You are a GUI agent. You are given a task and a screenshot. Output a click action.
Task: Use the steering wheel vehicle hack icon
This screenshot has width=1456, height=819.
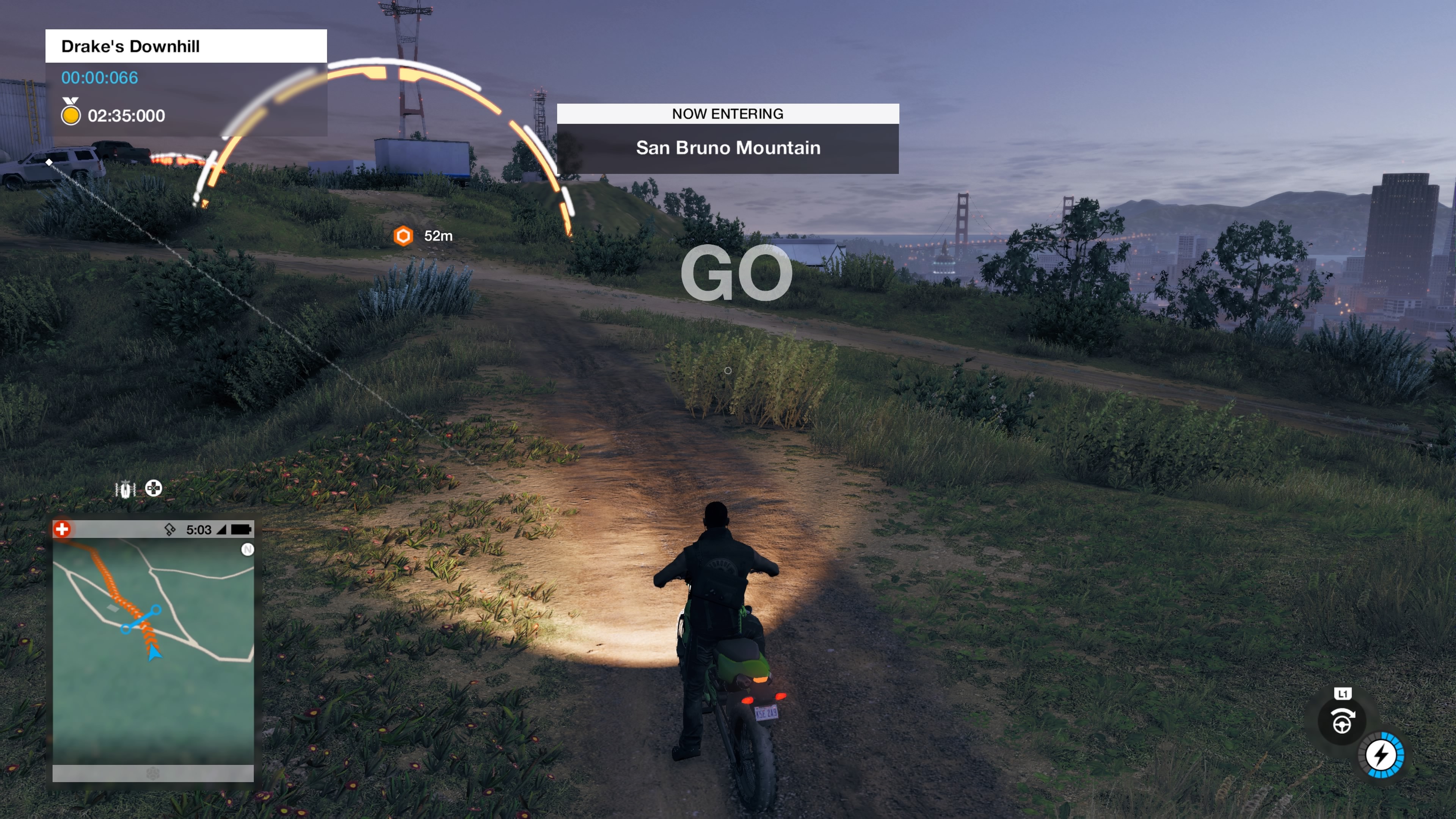1342,721
